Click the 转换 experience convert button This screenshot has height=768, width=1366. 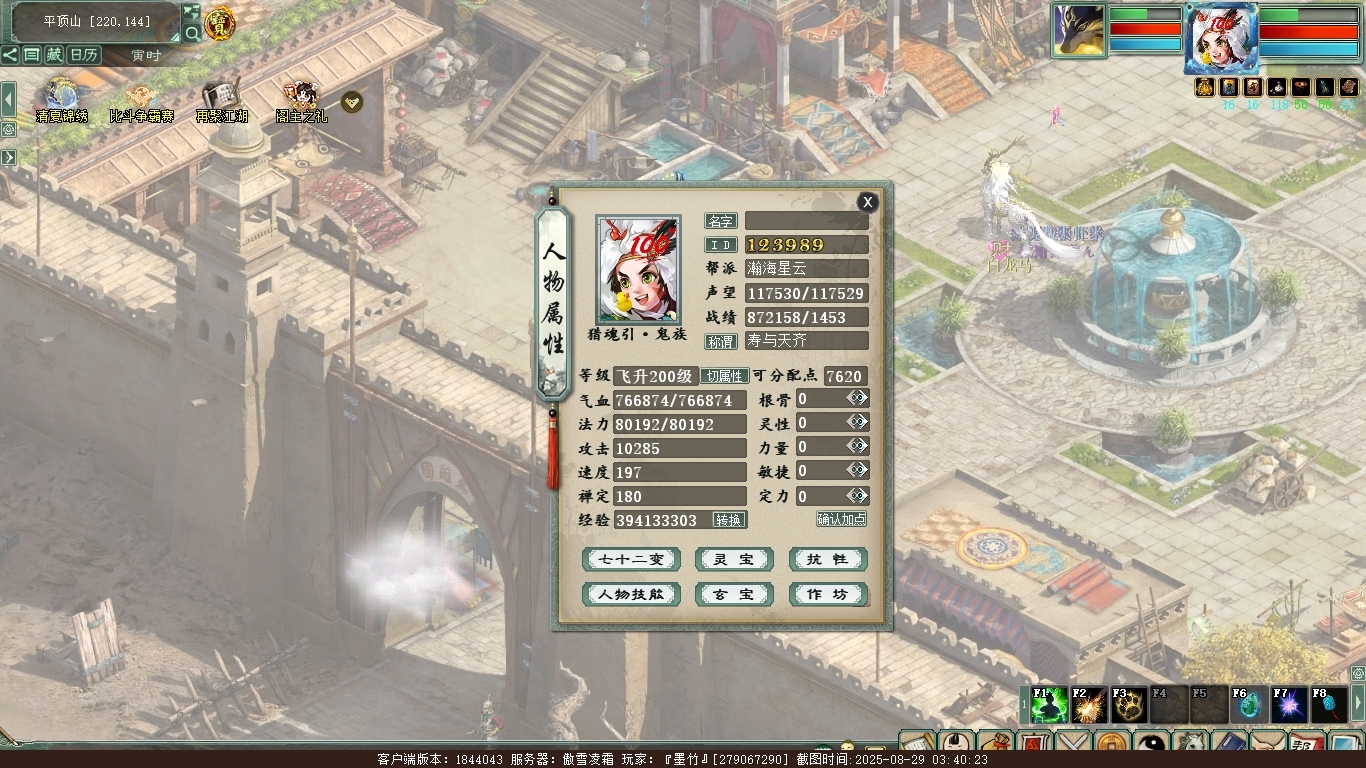[x=729, y=520]
